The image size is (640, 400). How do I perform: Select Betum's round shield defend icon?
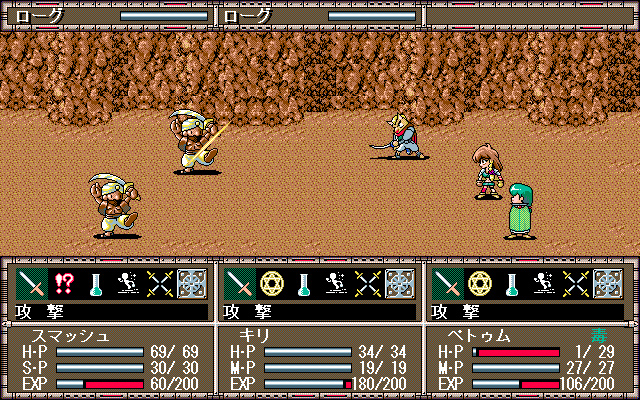pos(609,284)
